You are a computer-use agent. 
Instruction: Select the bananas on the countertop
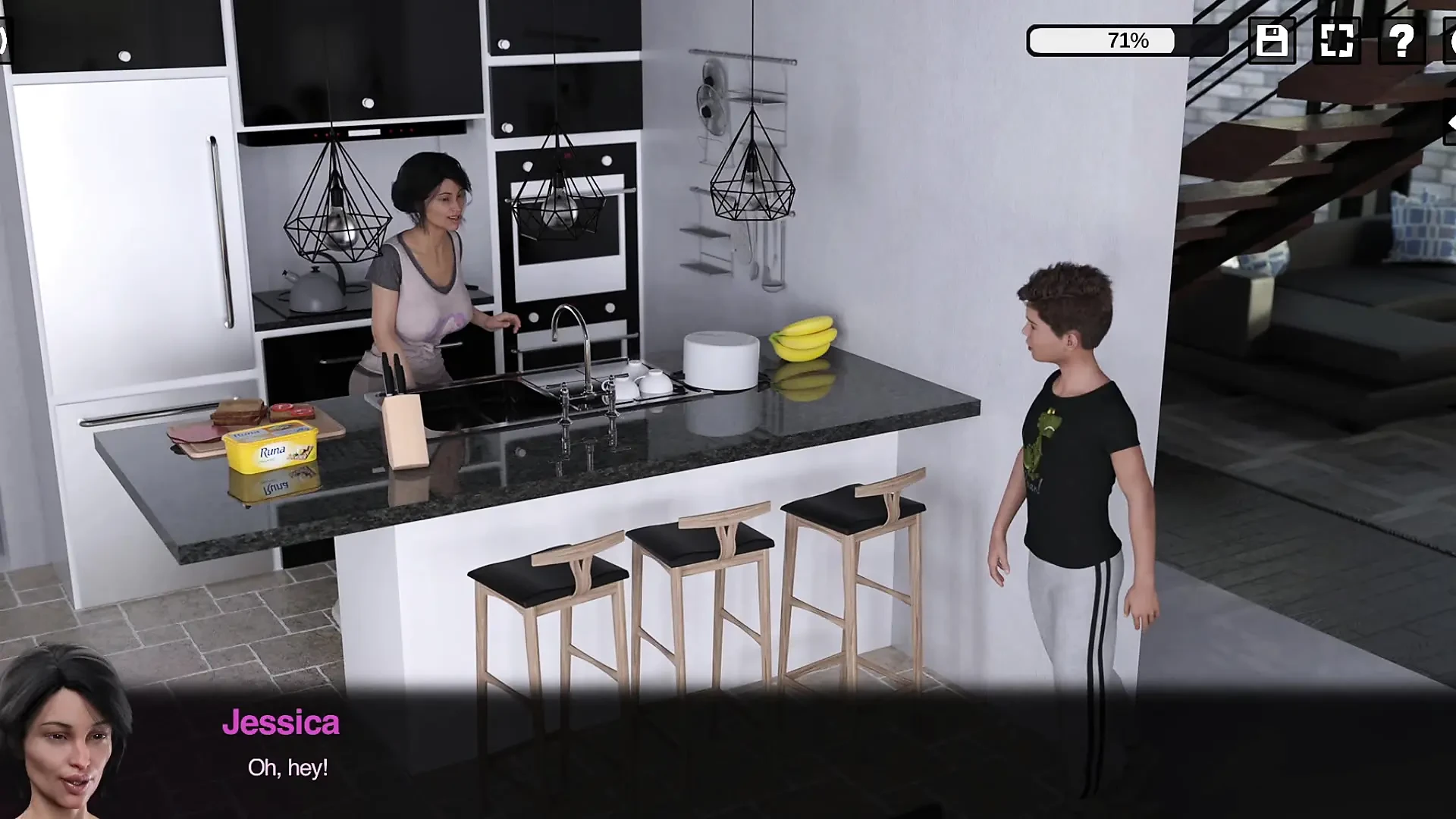tap(802, 337)
